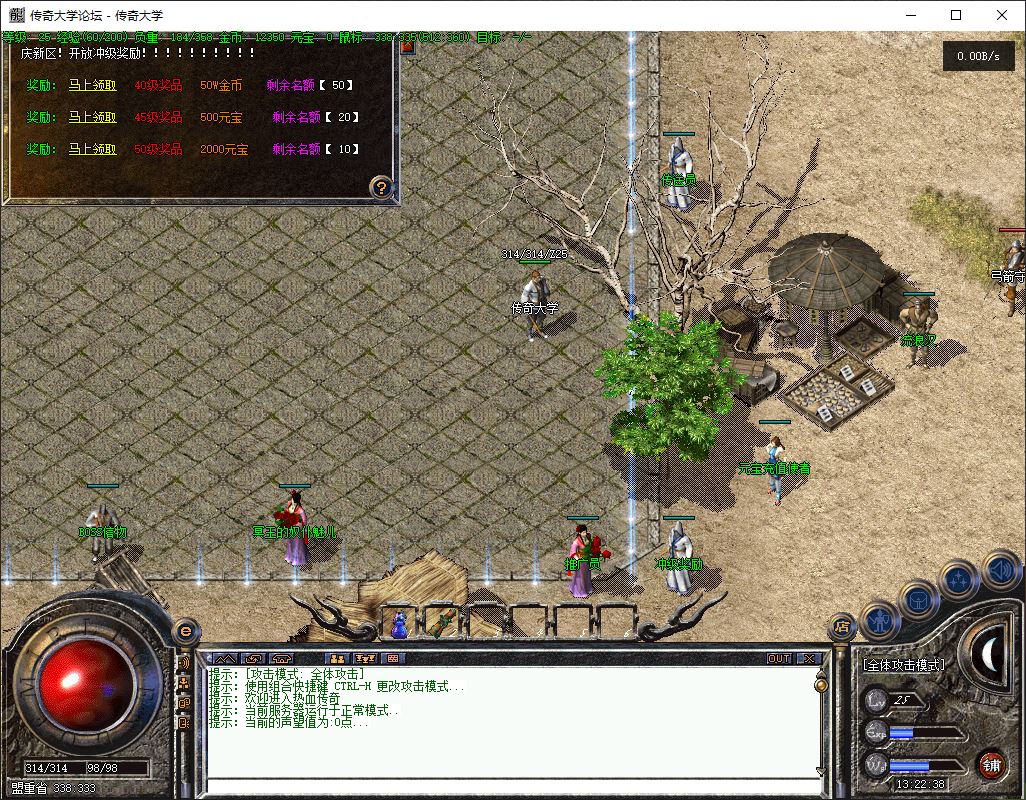Click the round 铺 stall button

point(991,765)
